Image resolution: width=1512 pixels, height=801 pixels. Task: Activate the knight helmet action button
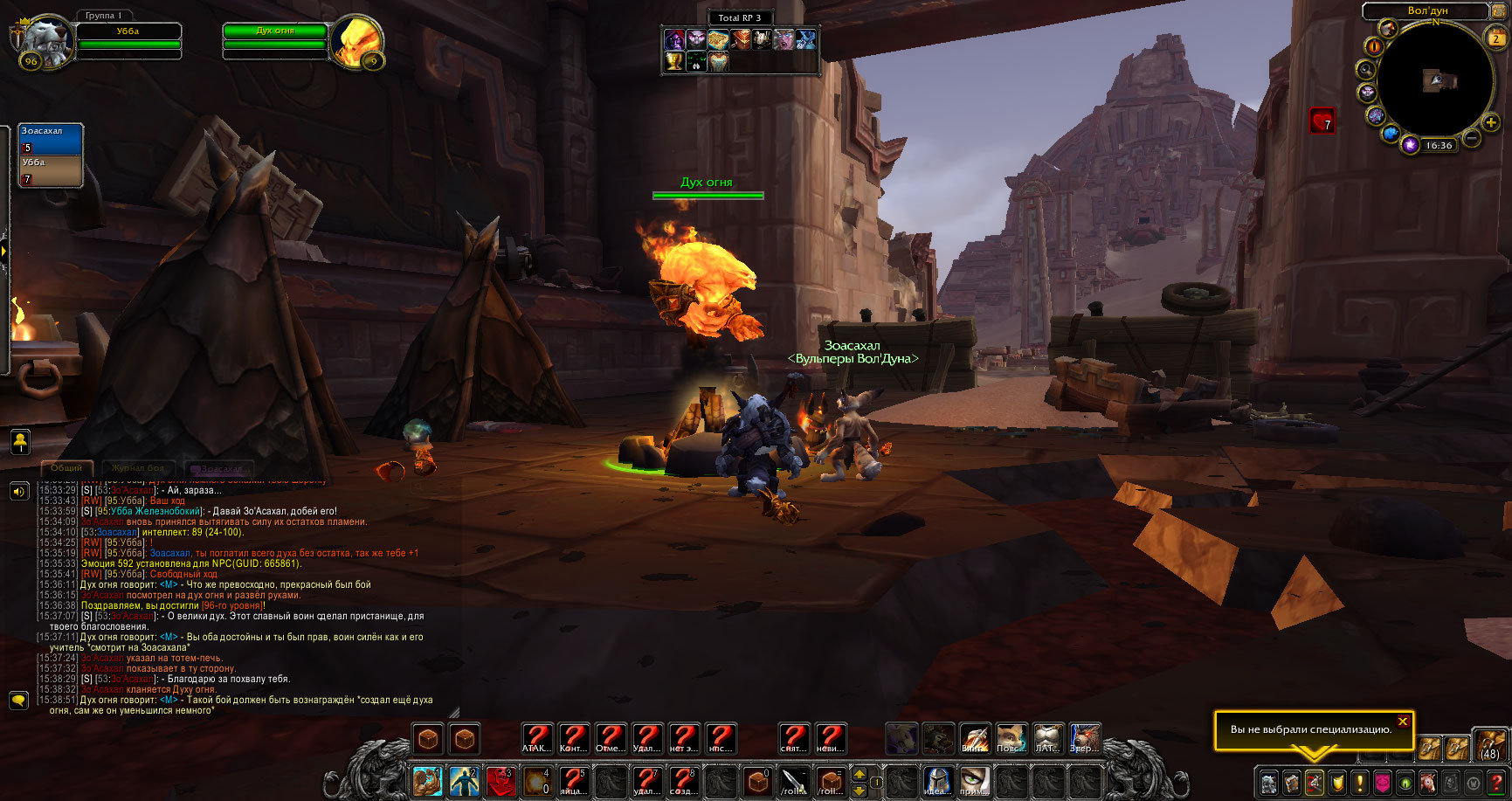(x=937, y=780)
